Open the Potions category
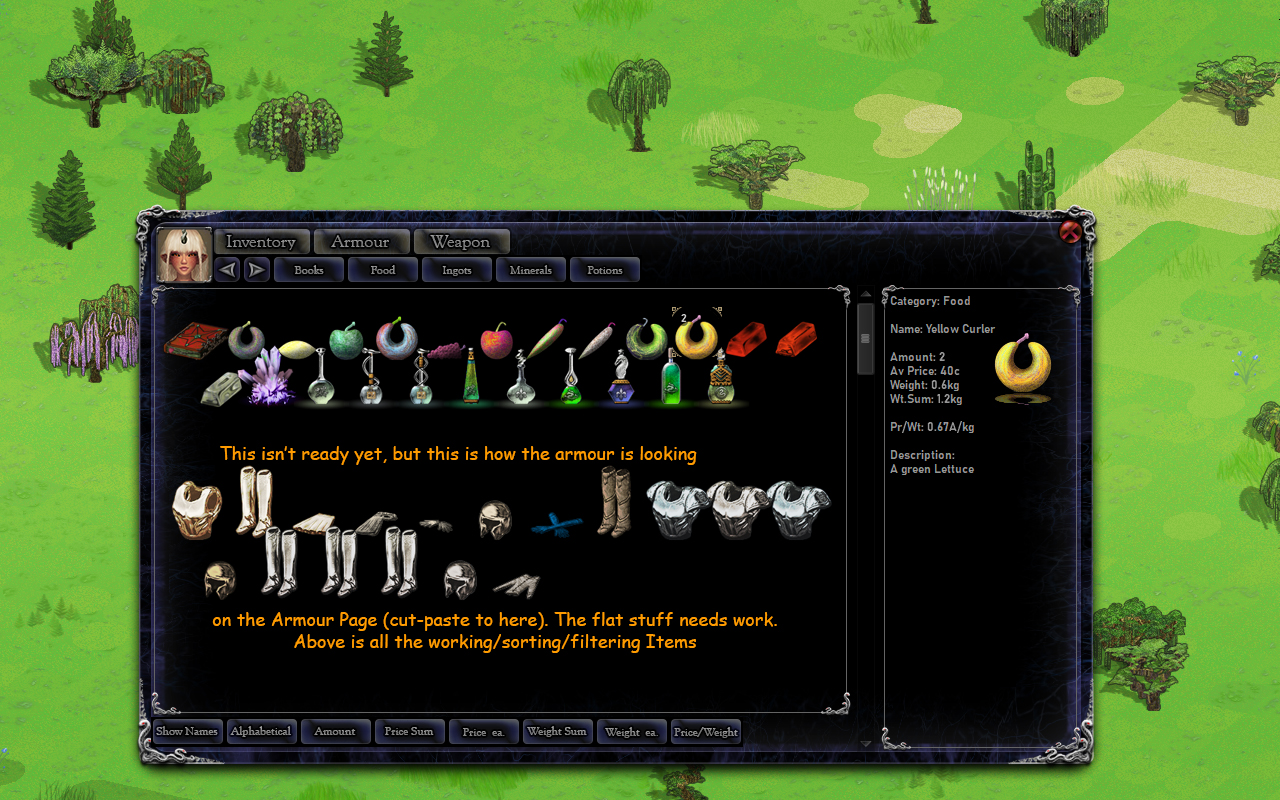 (x=604, y=269)
